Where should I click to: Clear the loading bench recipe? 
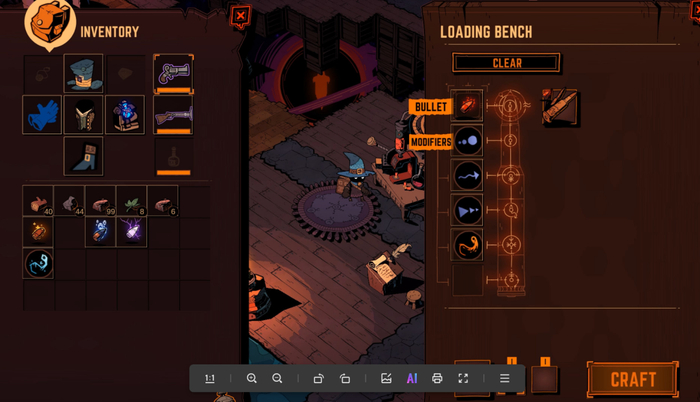click(x=506, y=63)
